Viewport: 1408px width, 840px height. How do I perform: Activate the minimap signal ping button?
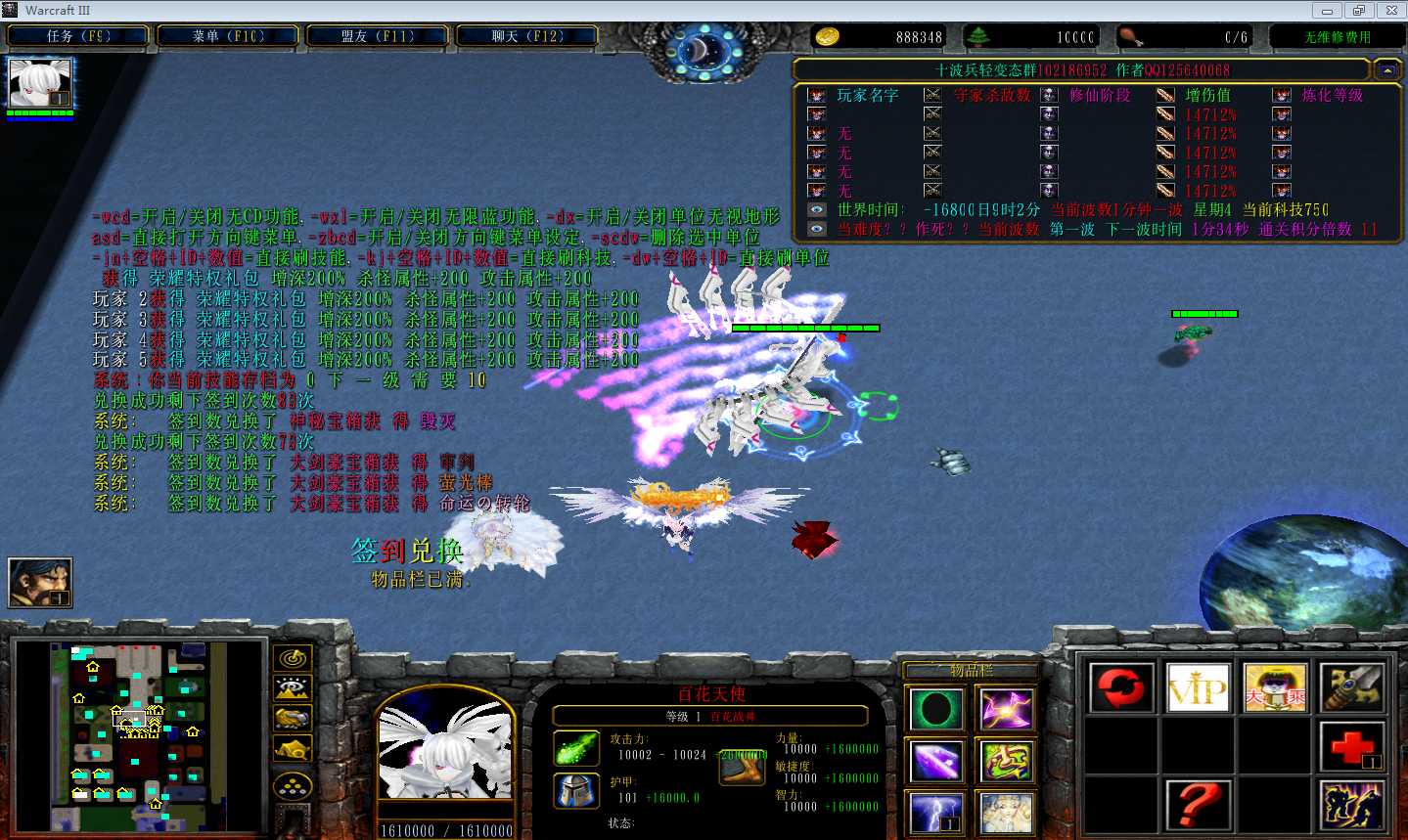(293, 659)
